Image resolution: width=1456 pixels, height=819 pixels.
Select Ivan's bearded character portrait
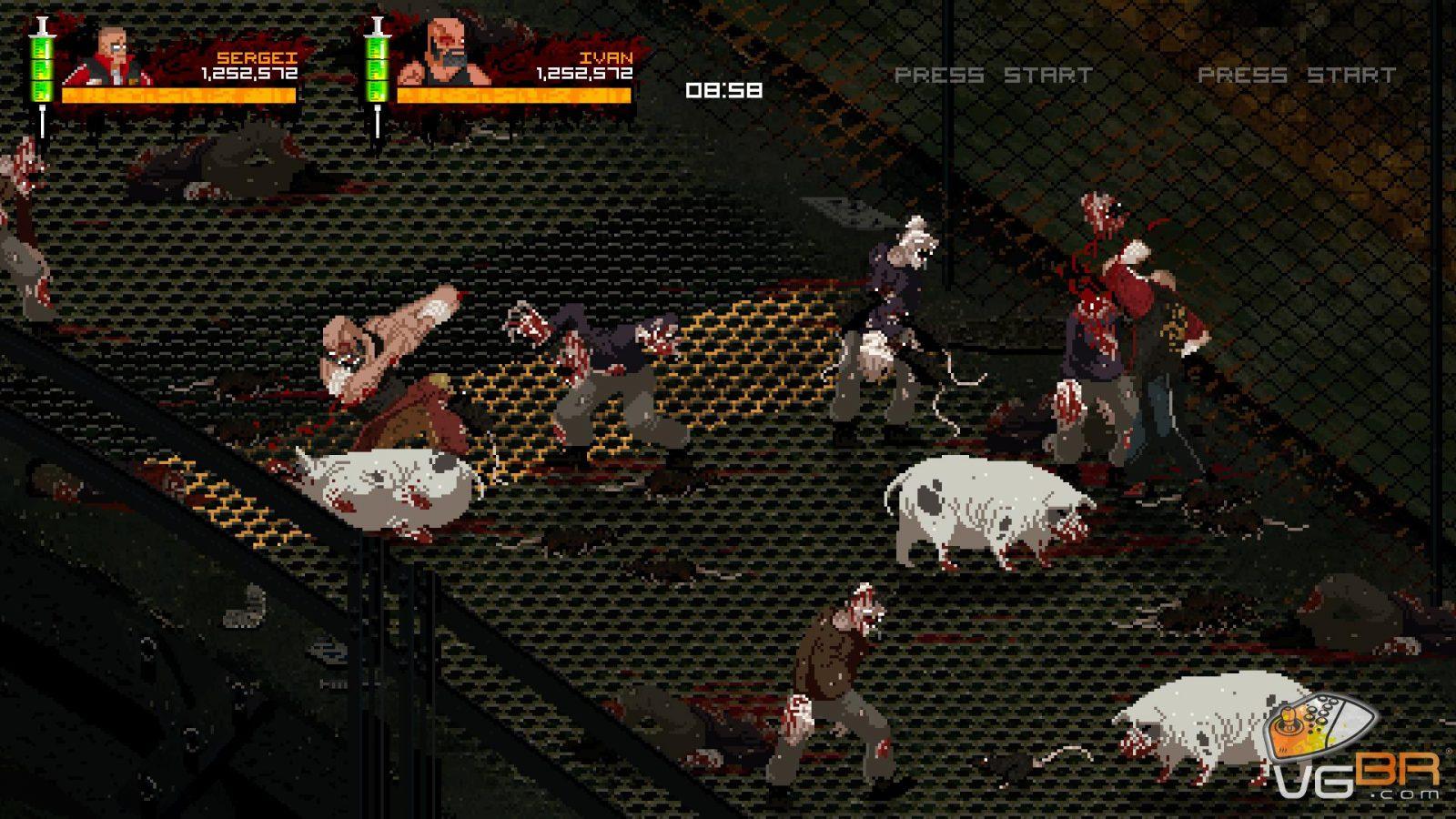(449, 55)
